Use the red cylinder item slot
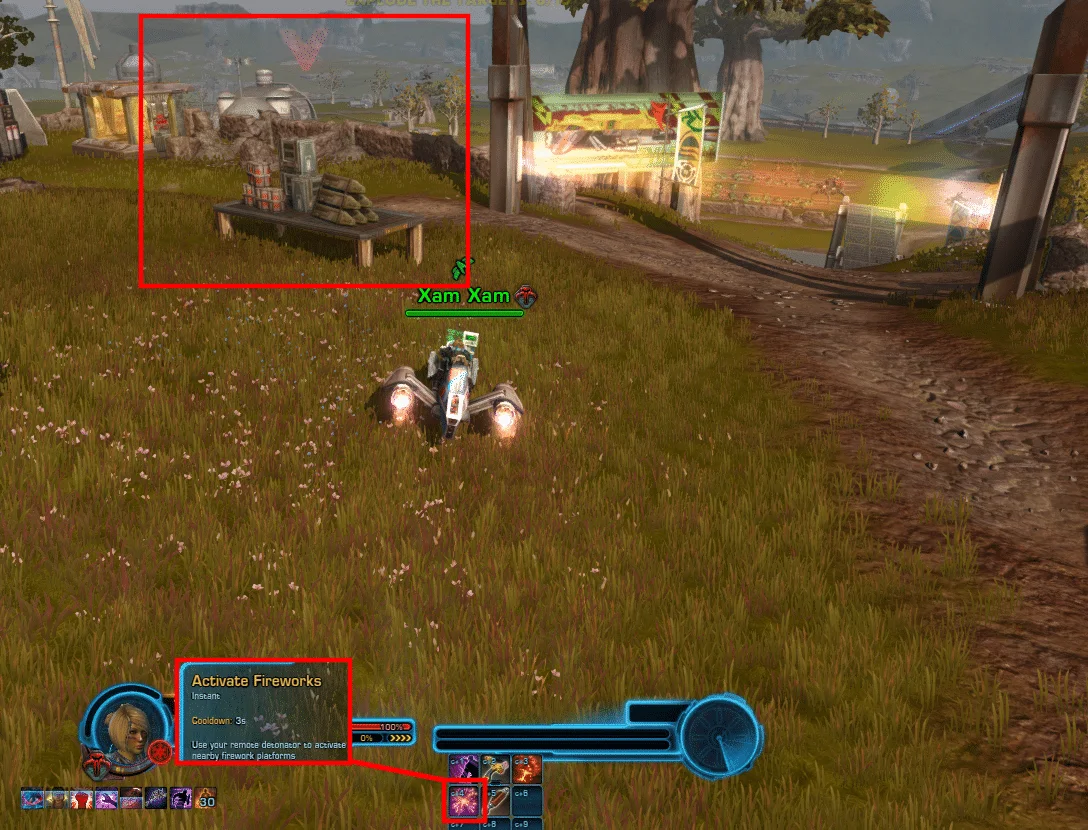Image resolution: width=1088 pixels, height=830 pixels. tap(496, 800)
